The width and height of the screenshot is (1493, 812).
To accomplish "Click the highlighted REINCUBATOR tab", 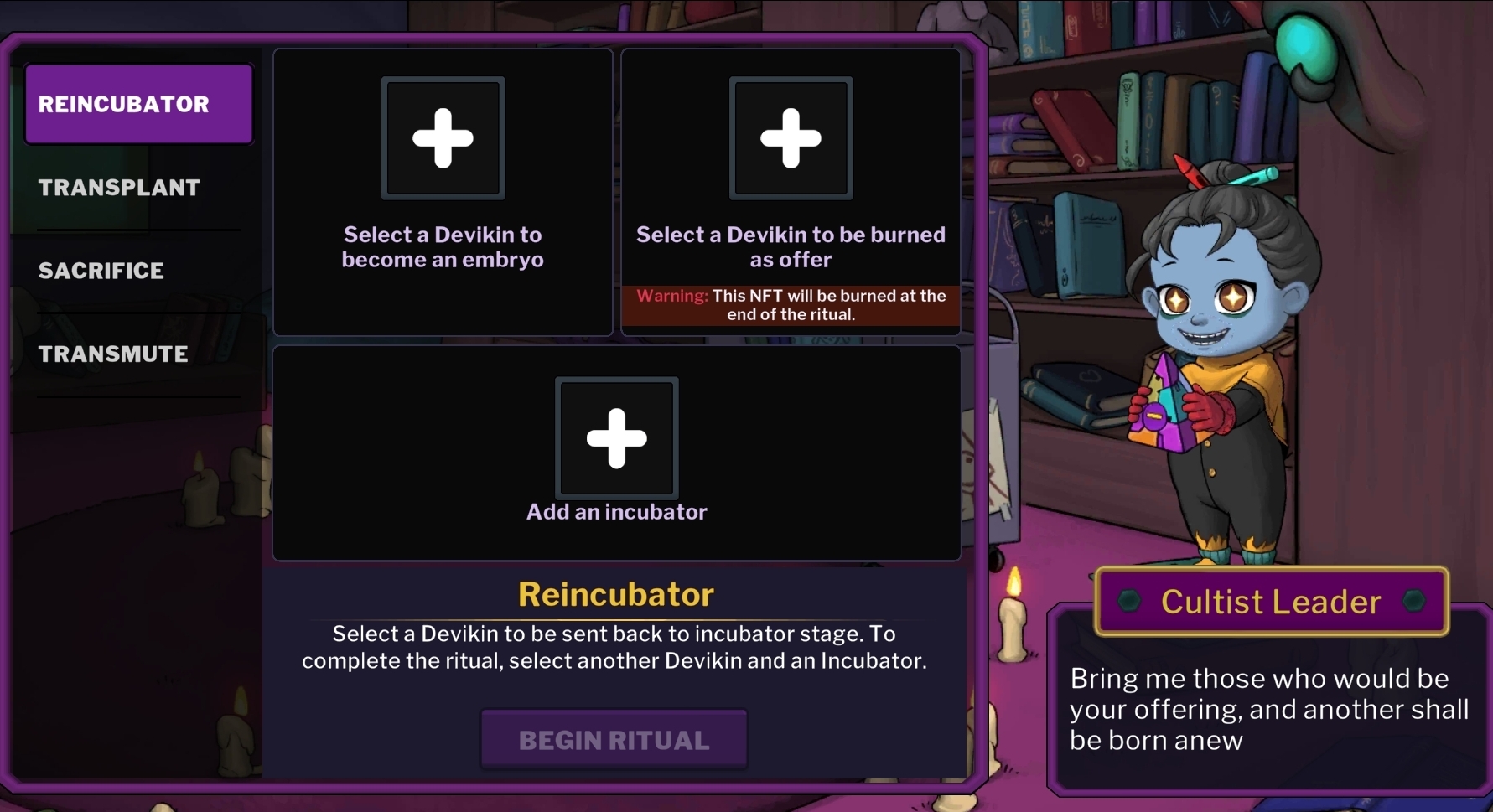I will [x=138, y=104].
